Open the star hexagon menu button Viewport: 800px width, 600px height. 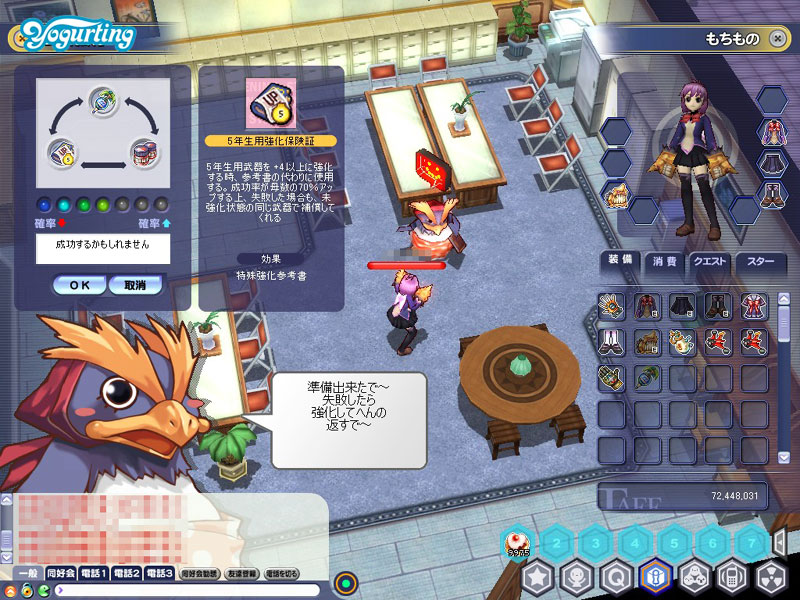(538, 577)
